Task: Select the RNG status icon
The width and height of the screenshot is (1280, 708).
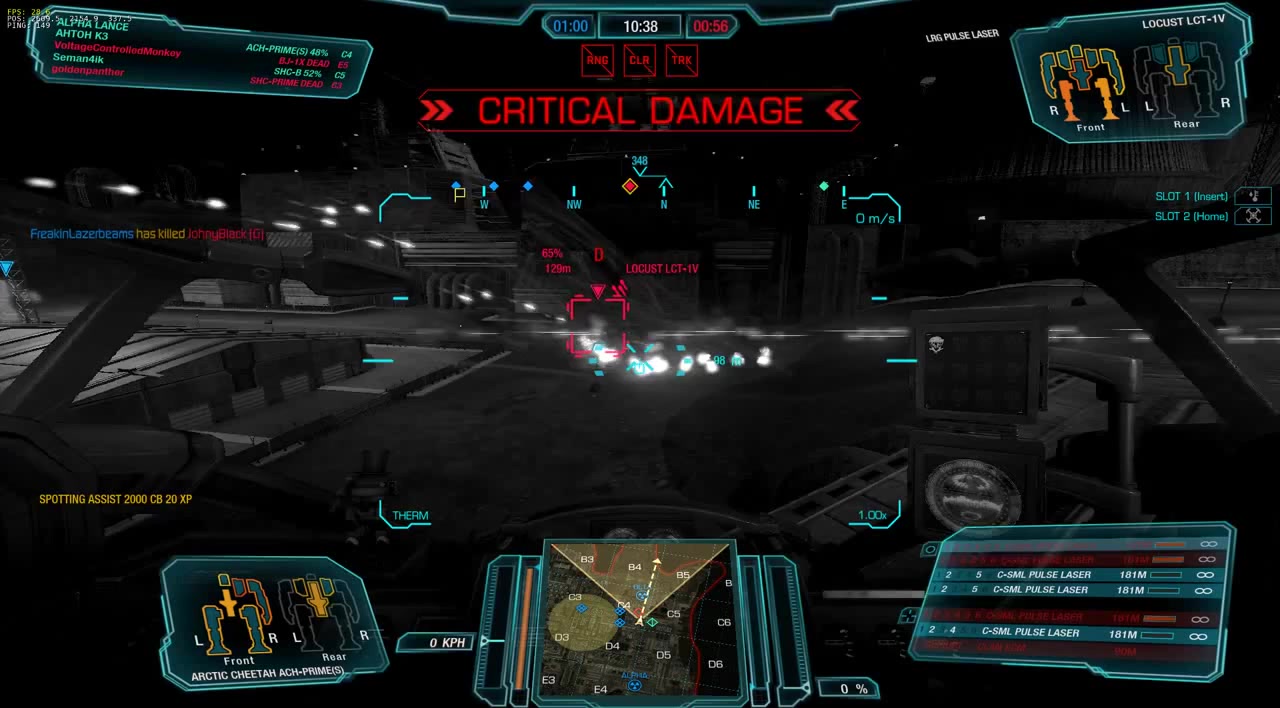Action: click(x=597, y=60)
